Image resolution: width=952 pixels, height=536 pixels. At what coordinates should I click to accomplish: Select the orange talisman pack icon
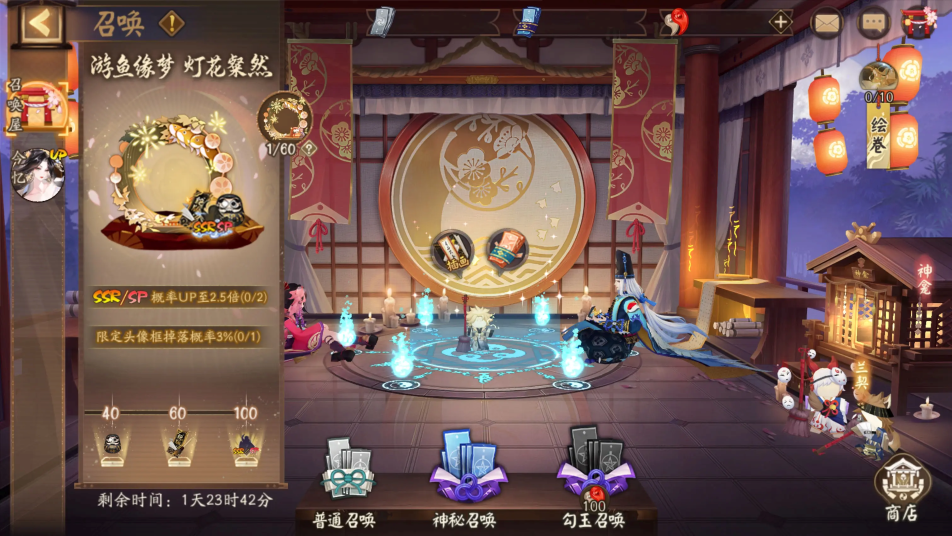click(506, 250)
